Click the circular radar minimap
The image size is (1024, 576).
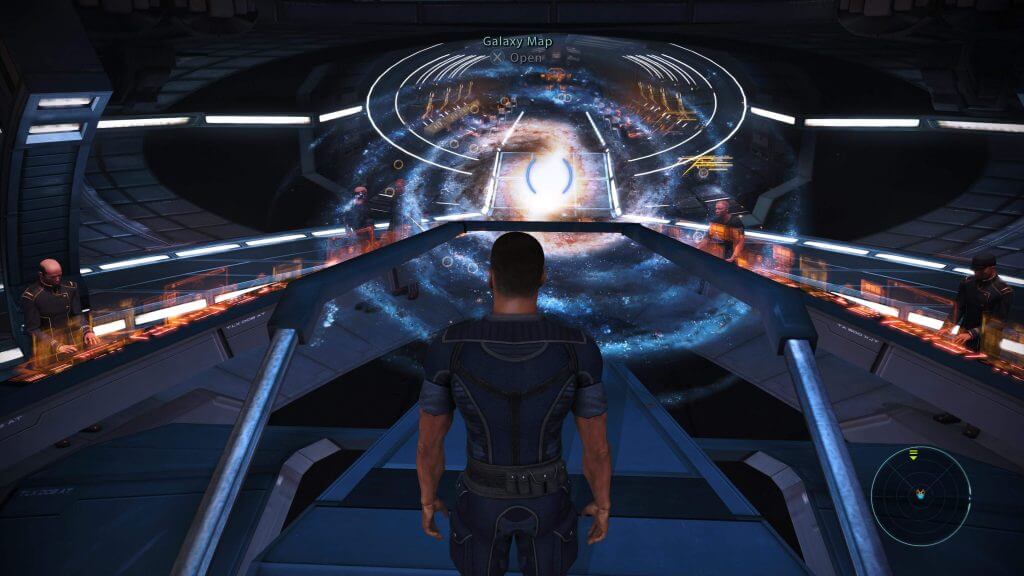click(920, 496)
